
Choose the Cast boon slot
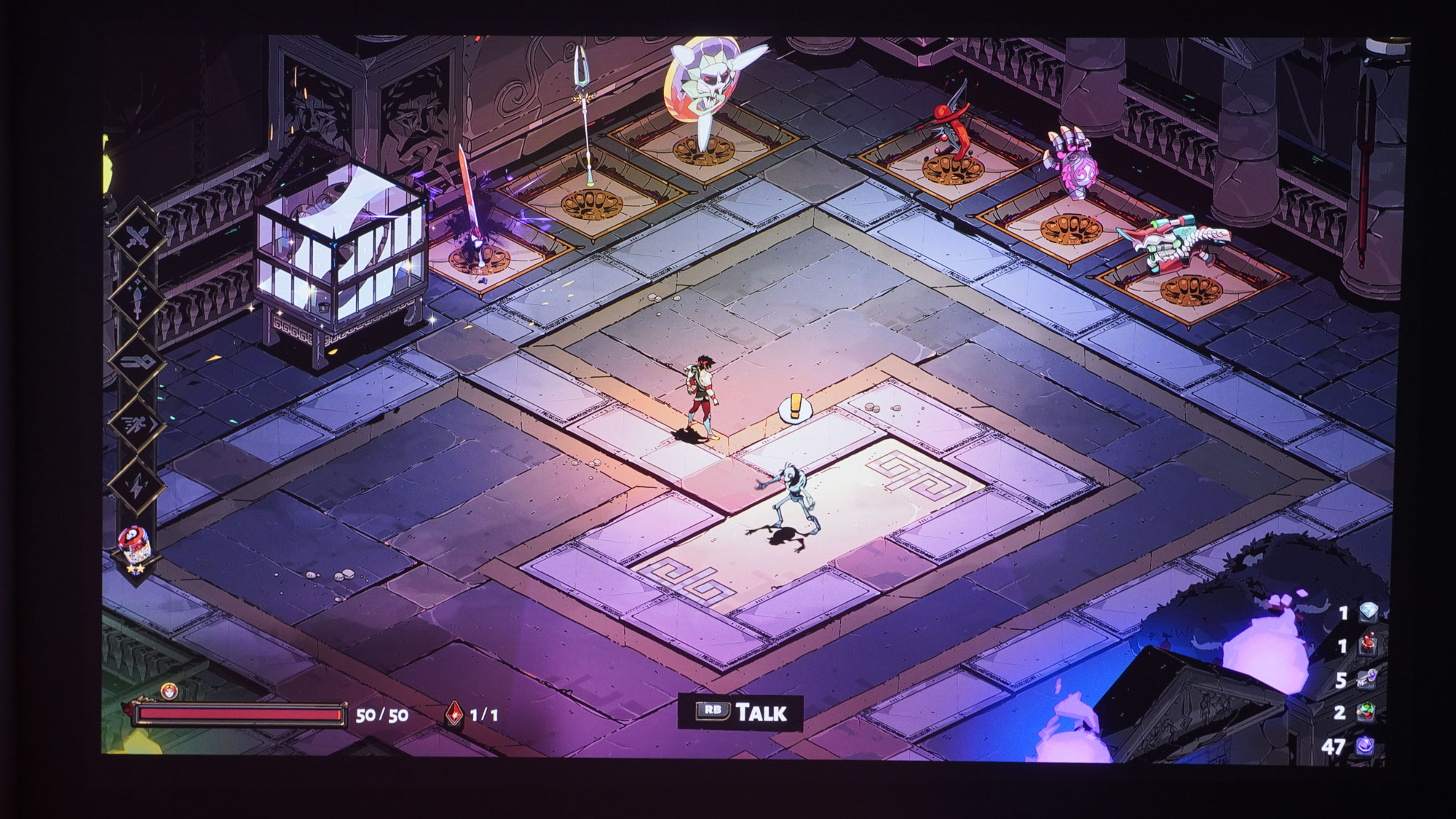coord(137,362)
